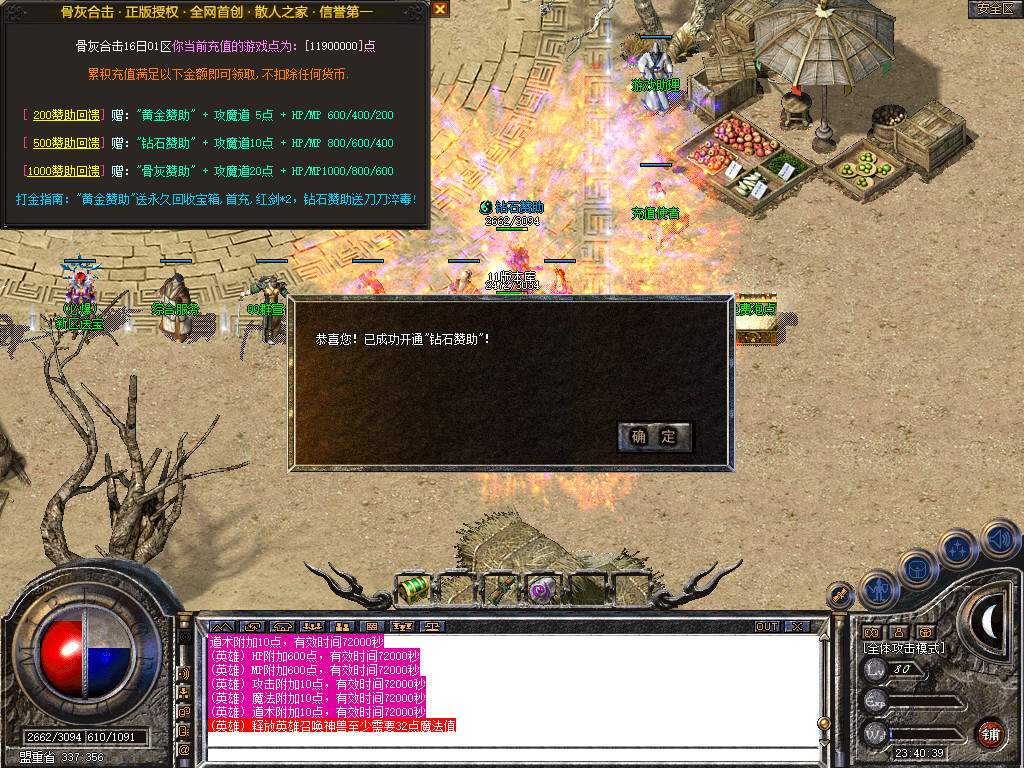Close the sponsorship NPC panel
This screenshot has height=768, width=1024.
click(440, 9)
